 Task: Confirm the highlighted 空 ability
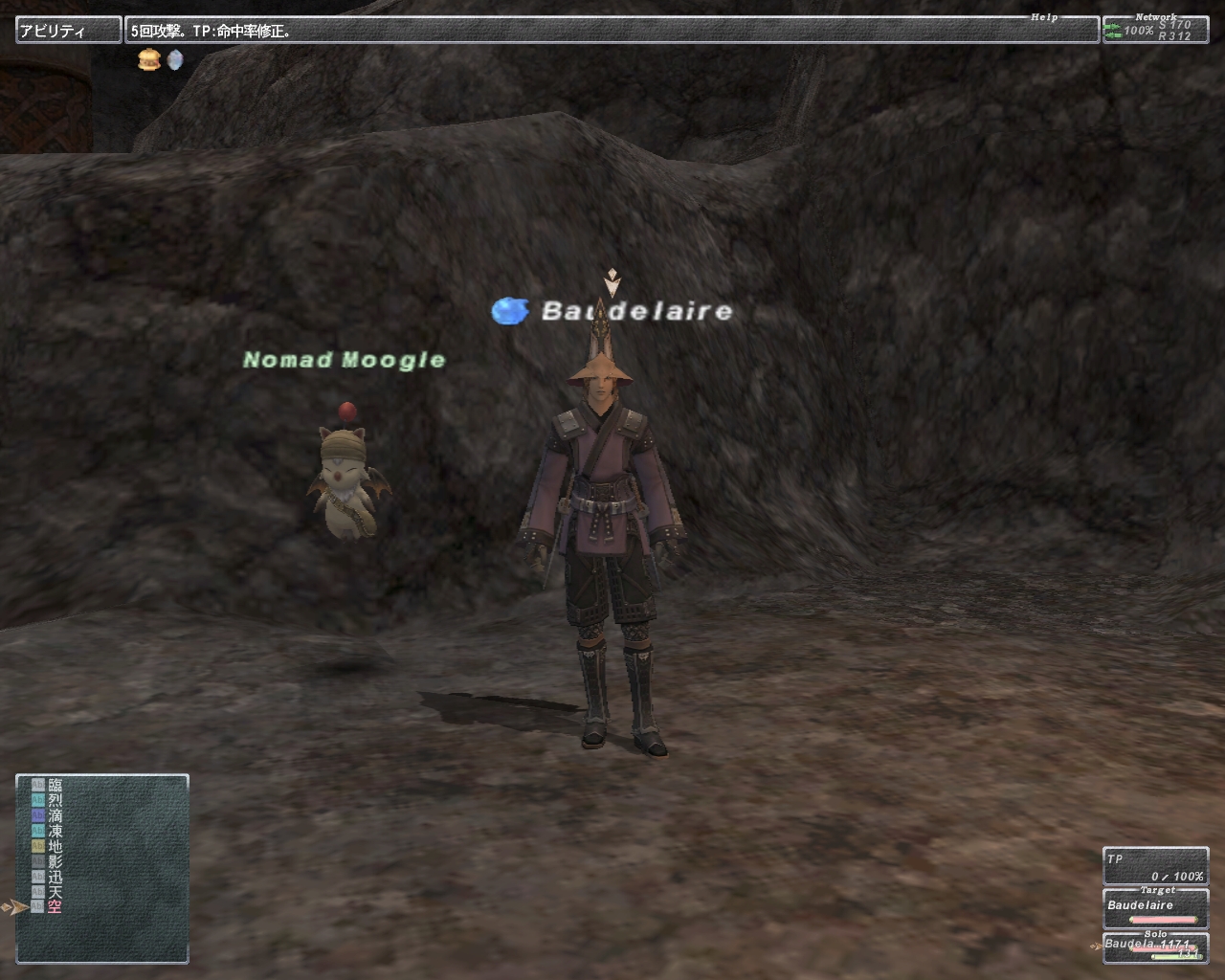pos(54,906)
